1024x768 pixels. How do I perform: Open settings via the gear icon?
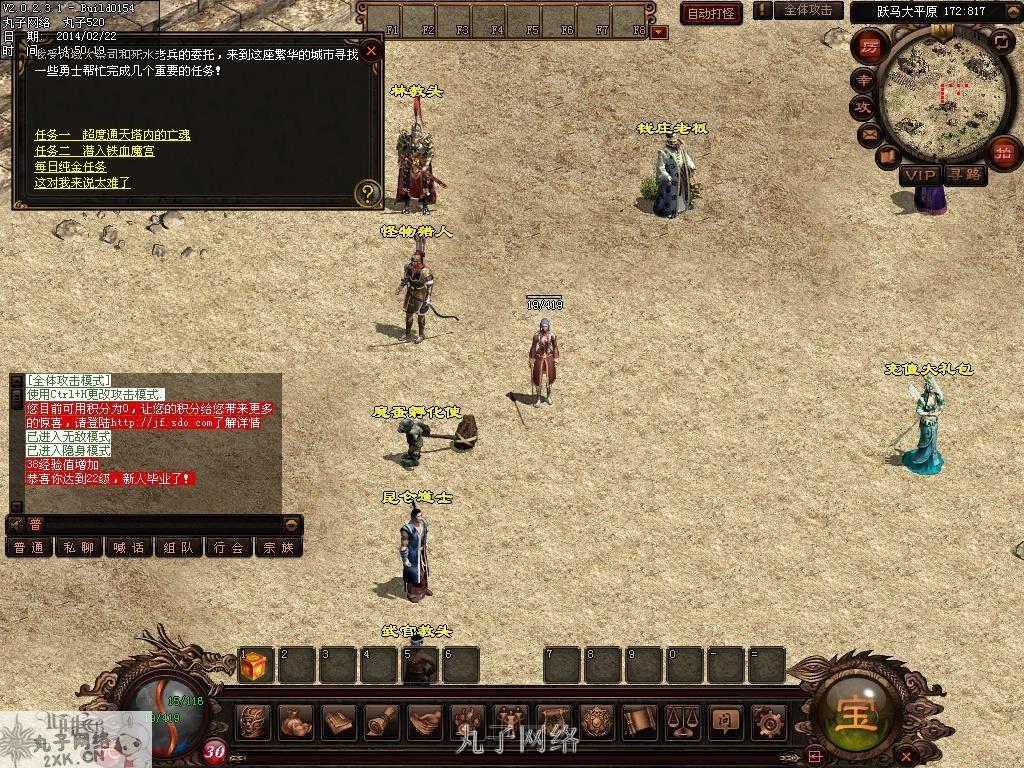tap(769, 721)
